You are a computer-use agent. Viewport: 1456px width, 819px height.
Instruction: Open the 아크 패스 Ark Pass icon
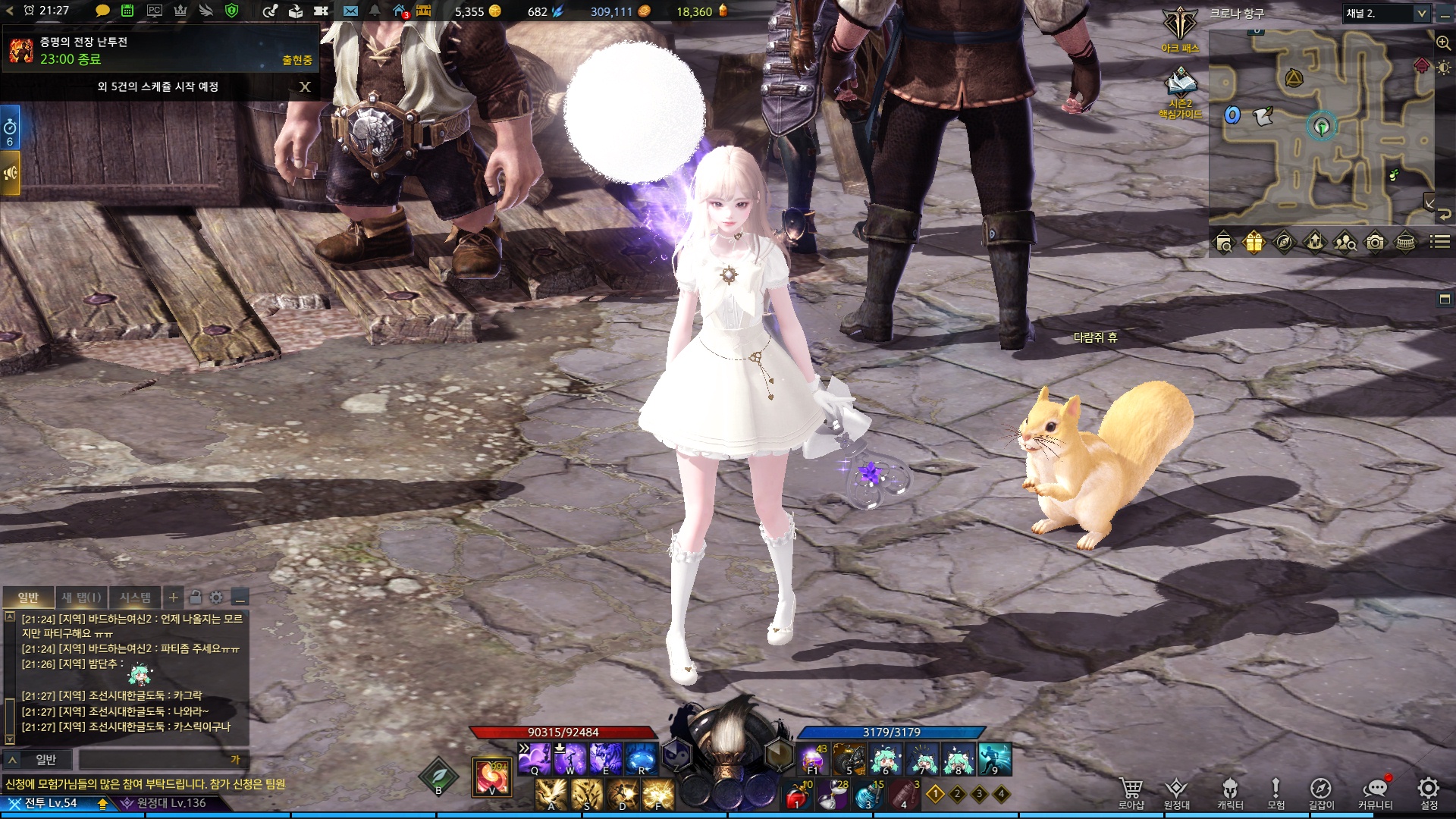pyautogui.click(x=1180, y=29)
